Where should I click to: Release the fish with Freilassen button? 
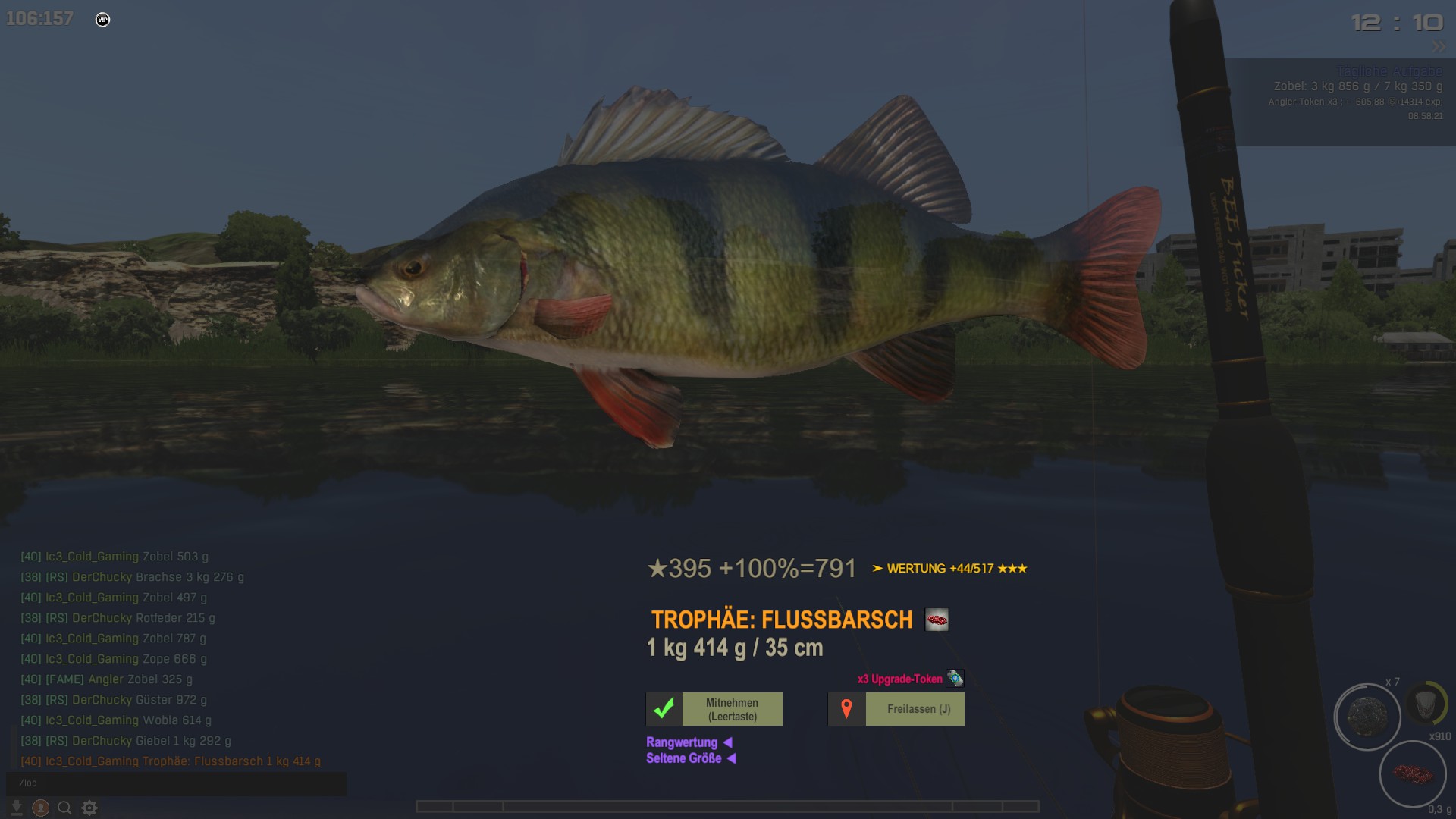pyautogui.click(x=896, y=709)
